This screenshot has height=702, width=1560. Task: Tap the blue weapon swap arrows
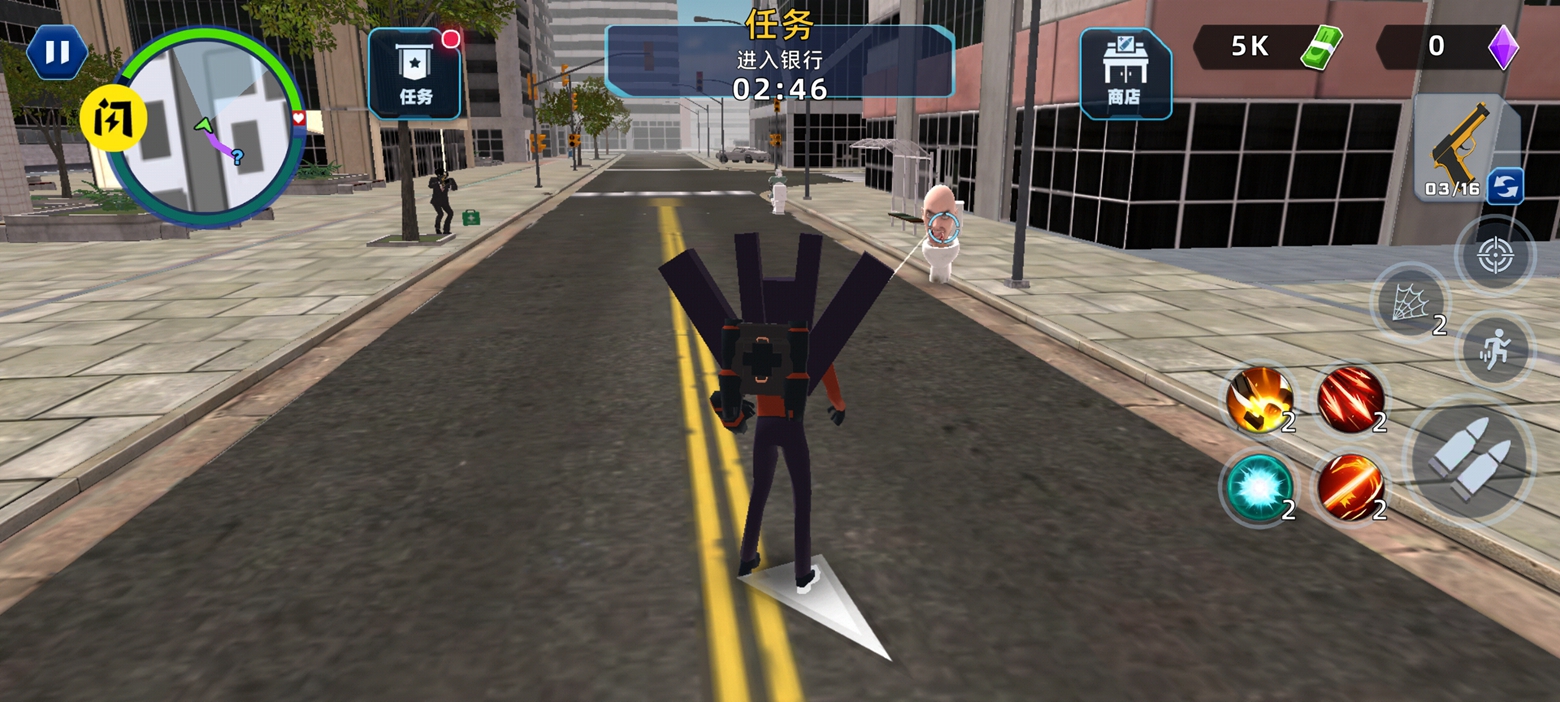[x=1505, y=186]
